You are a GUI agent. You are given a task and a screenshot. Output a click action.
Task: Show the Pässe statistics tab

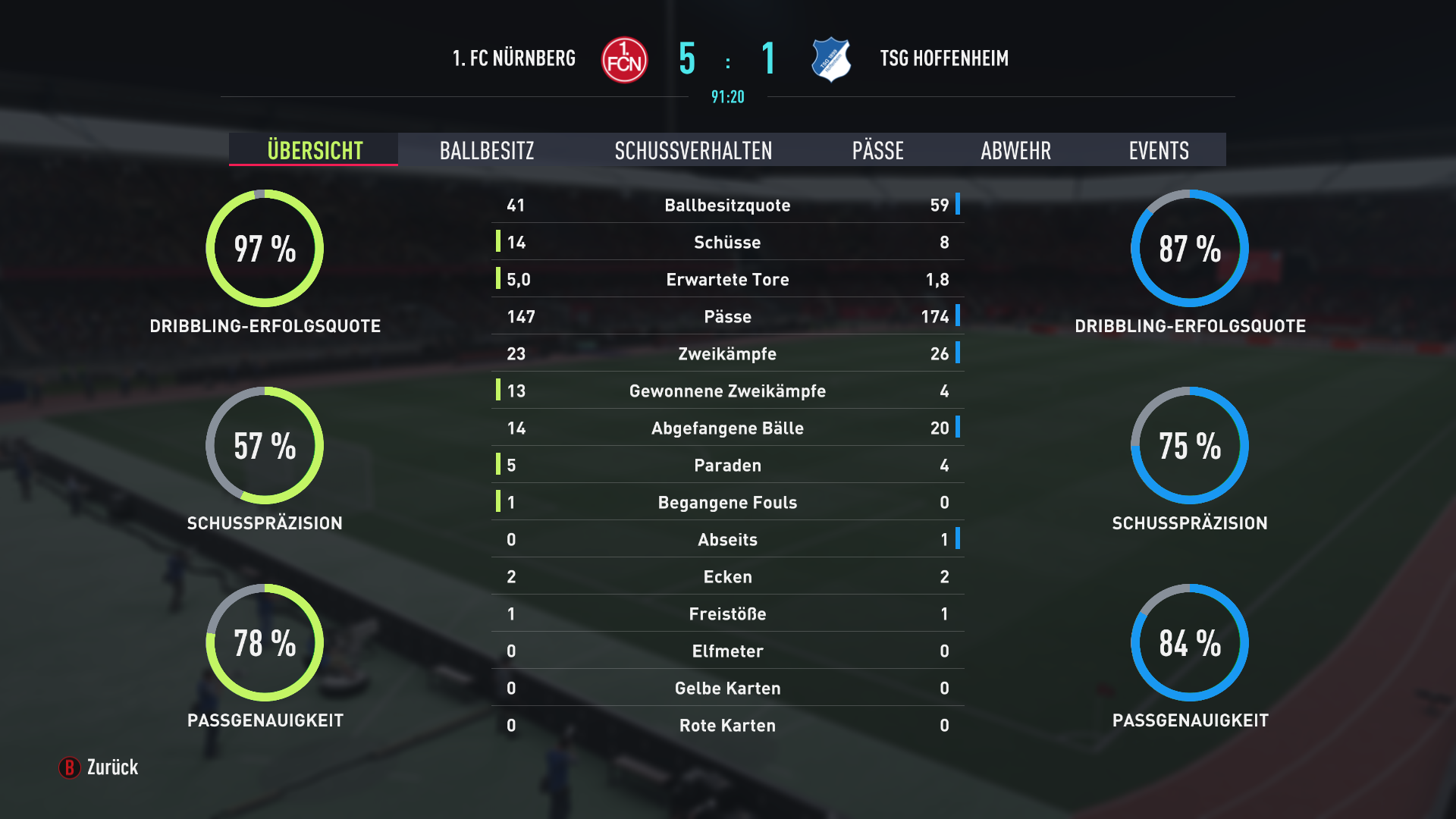pos(877,150)
